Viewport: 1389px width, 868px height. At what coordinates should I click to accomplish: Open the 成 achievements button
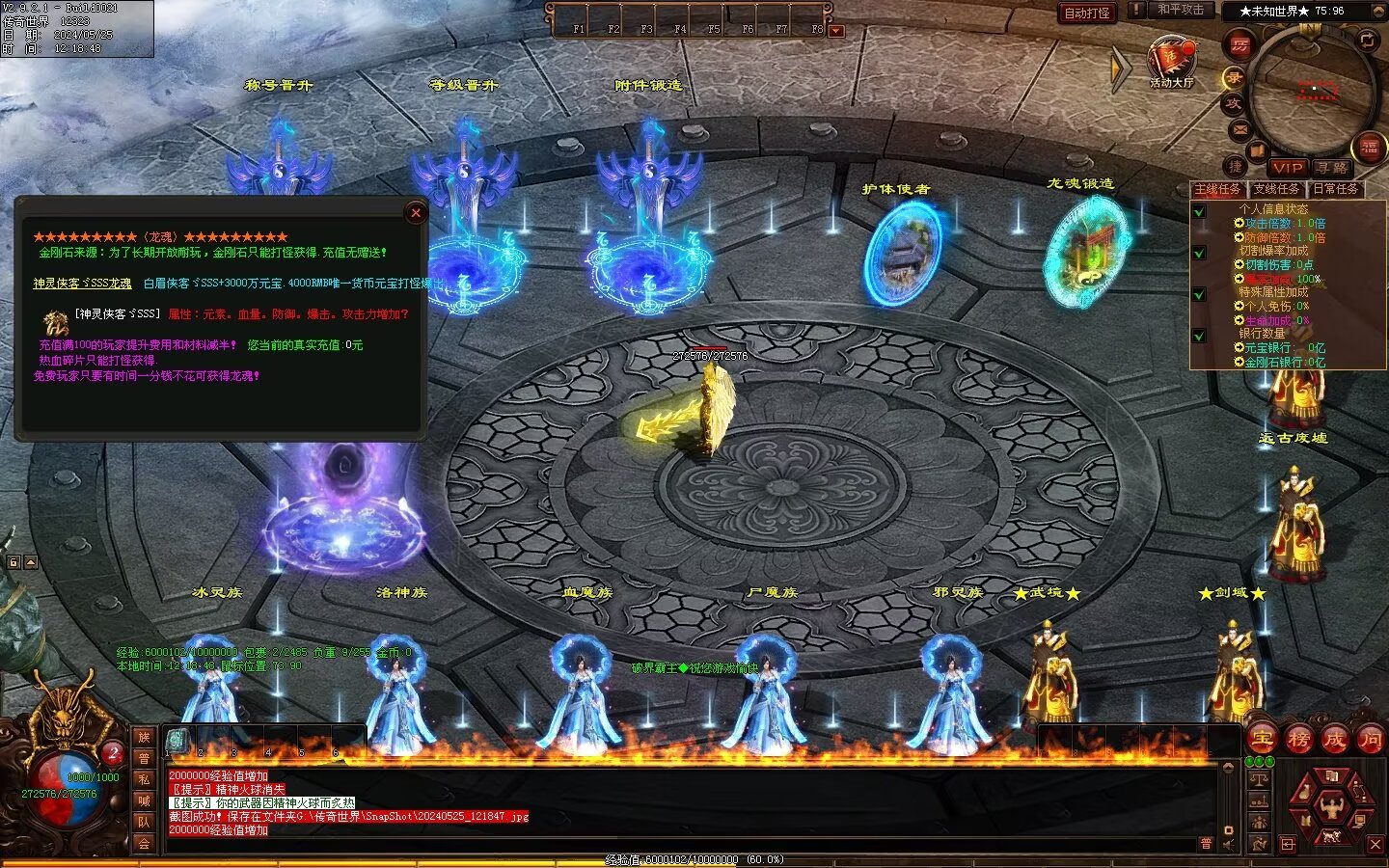pyautogui.click(x=1334, y=740)
